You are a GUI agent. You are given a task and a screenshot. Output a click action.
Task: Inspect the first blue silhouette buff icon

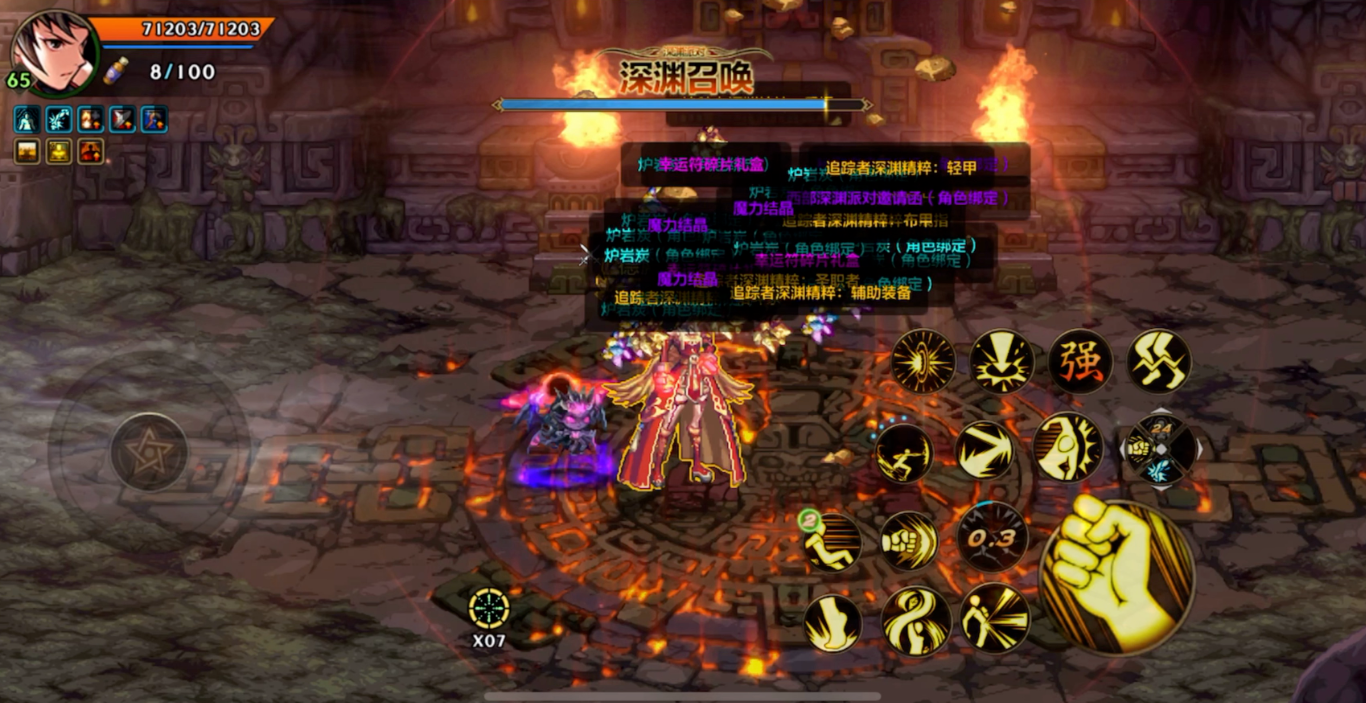pos(27,120)
